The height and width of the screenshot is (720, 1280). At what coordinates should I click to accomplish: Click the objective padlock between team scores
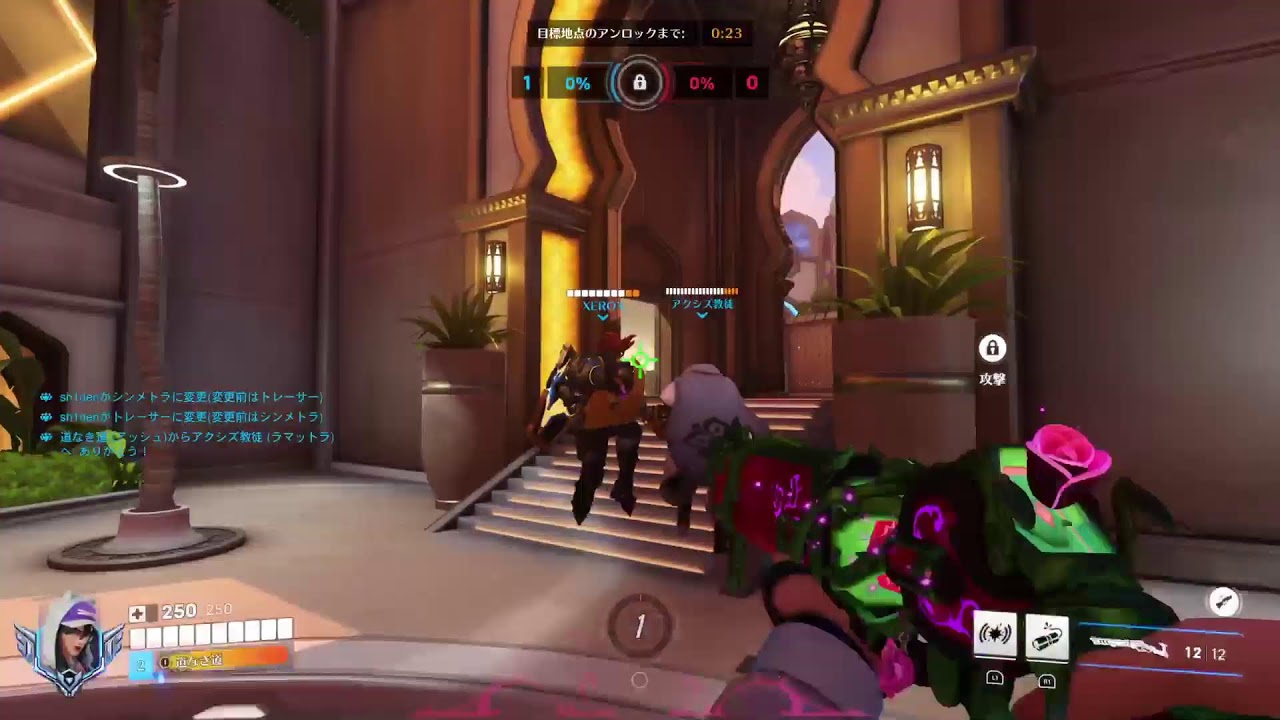[x=639, y=83]
